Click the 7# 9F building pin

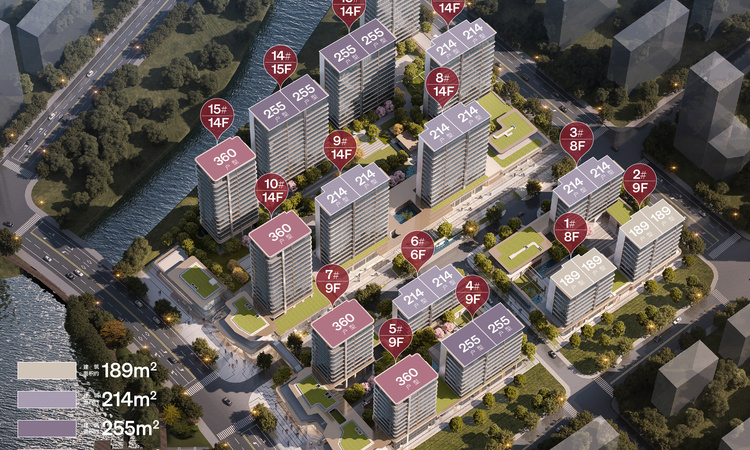(332, 280)
